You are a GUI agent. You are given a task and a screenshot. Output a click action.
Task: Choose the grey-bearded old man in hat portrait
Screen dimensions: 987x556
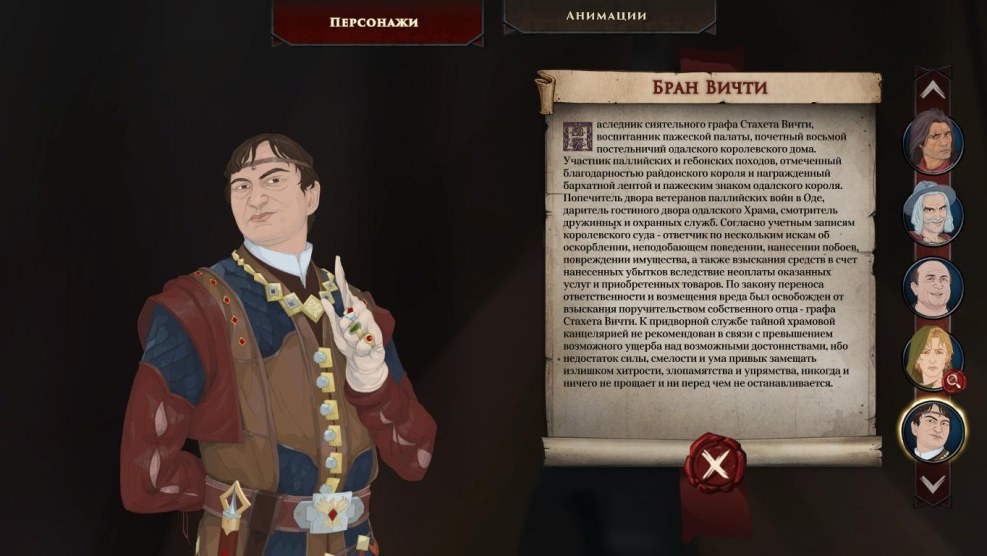[932, 214]
